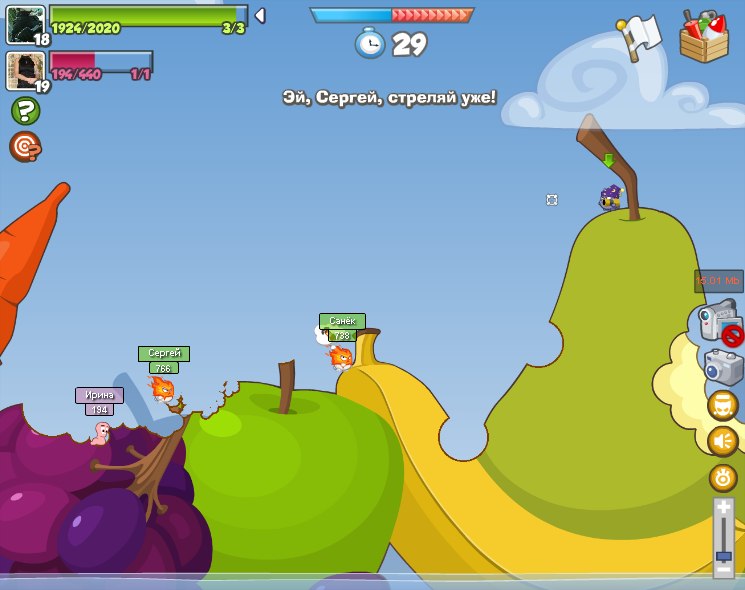Take a screenshot with the photo camera
Image resolution: width=745 pixels, height=590 pixels.
pos(723,367)
